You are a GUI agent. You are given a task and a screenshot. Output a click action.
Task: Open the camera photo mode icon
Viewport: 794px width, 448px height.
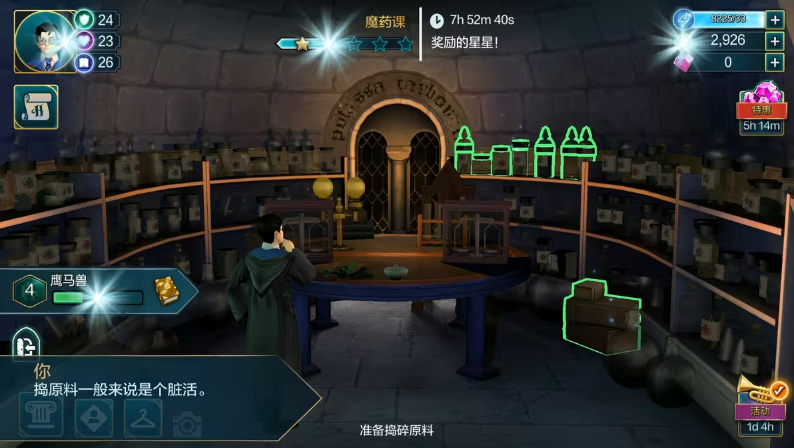point(188,423)
